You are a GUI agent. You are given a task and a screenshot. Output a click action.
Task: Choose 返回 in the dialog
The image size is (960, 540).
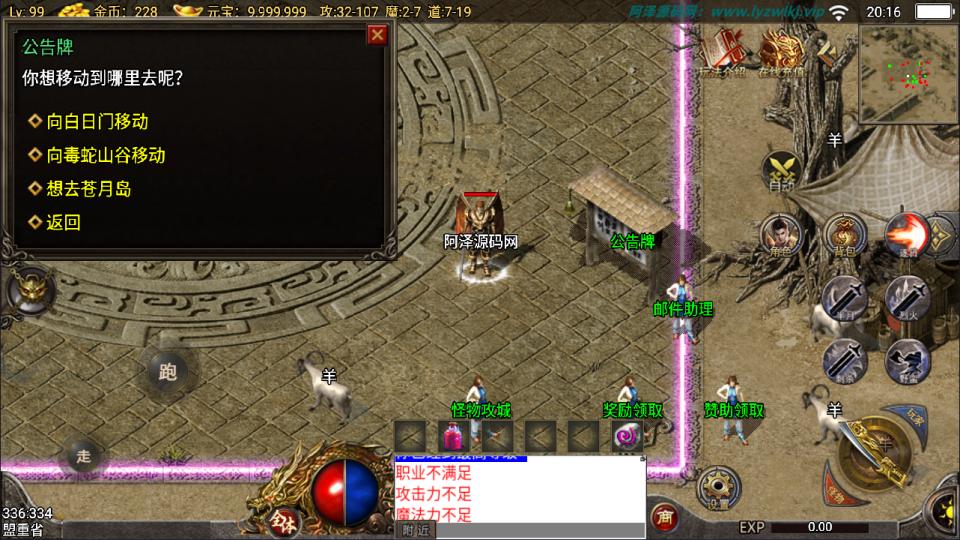point(63,222)
